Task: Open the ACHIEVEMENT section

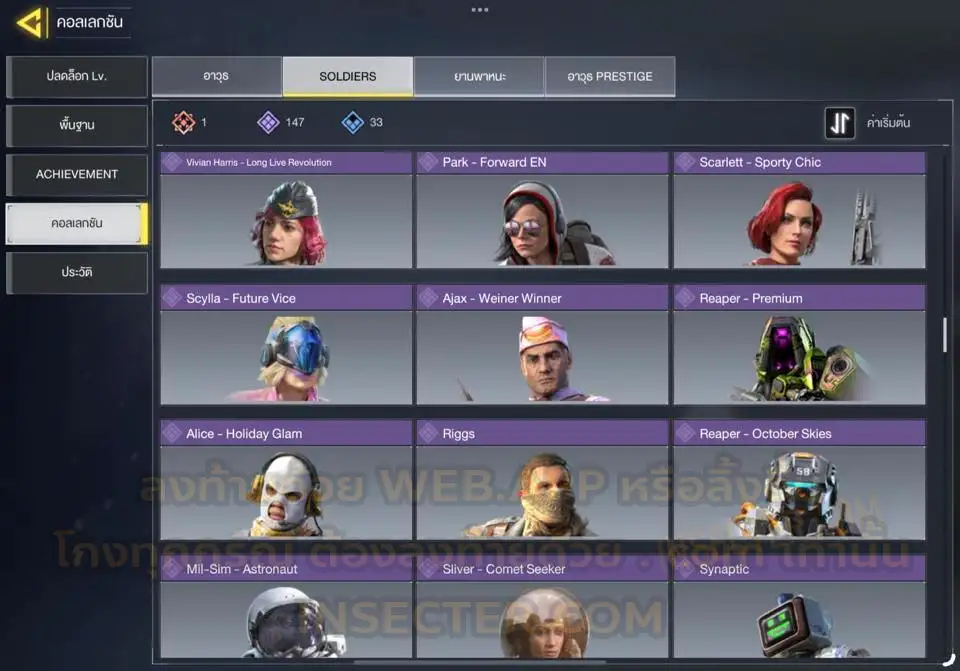Action: pos(77,175)
